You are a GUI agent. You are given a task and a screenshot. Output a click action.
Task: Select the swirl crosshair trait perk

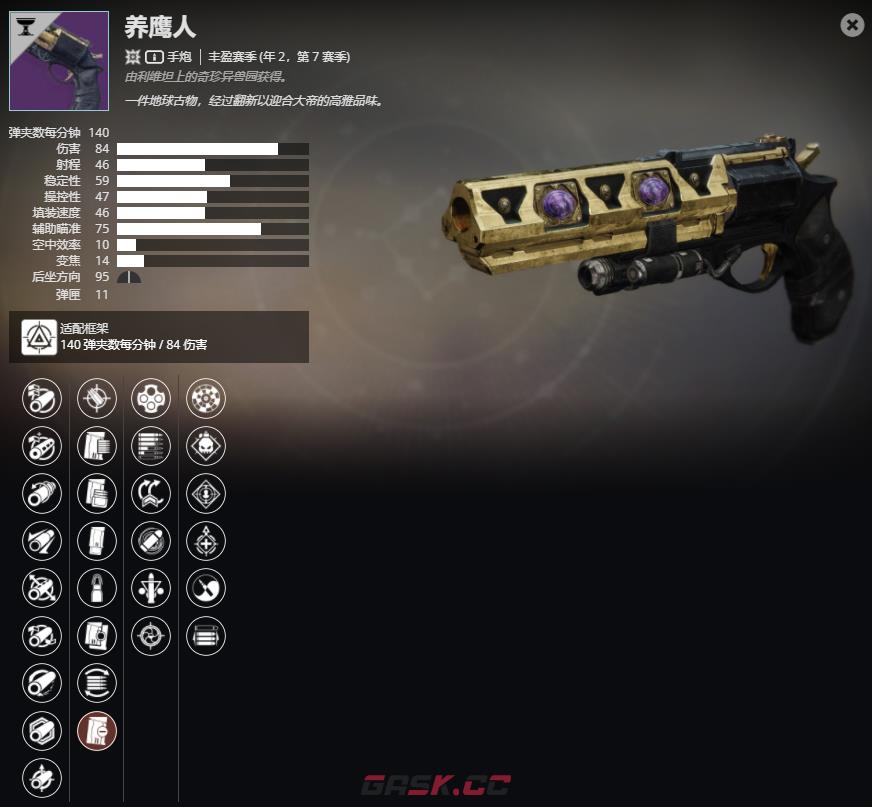151,635
